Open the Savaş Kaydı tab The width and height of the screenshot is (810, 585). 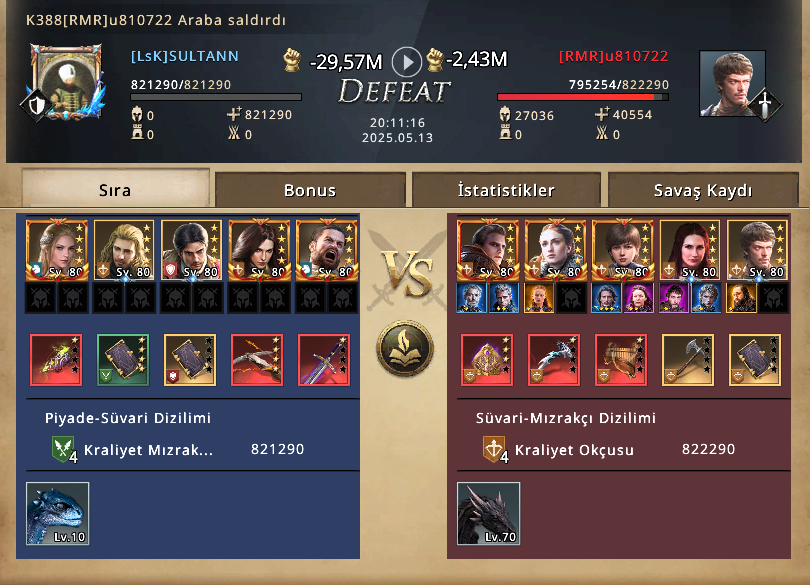(x=703, y=190)
